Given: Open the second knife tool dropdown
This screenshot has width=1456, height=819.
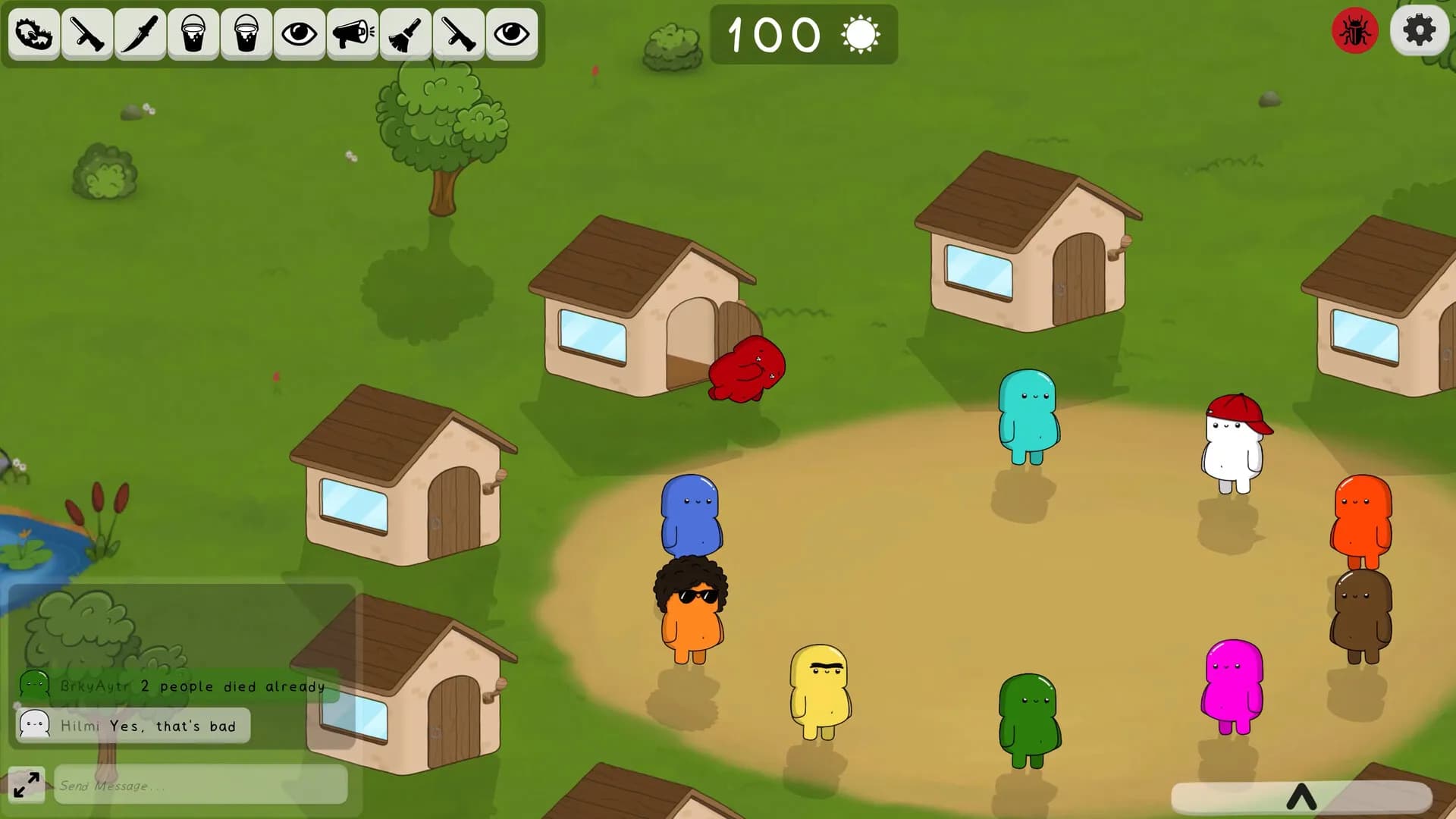Looking at the screenshot, I should [x=457, y=34].
